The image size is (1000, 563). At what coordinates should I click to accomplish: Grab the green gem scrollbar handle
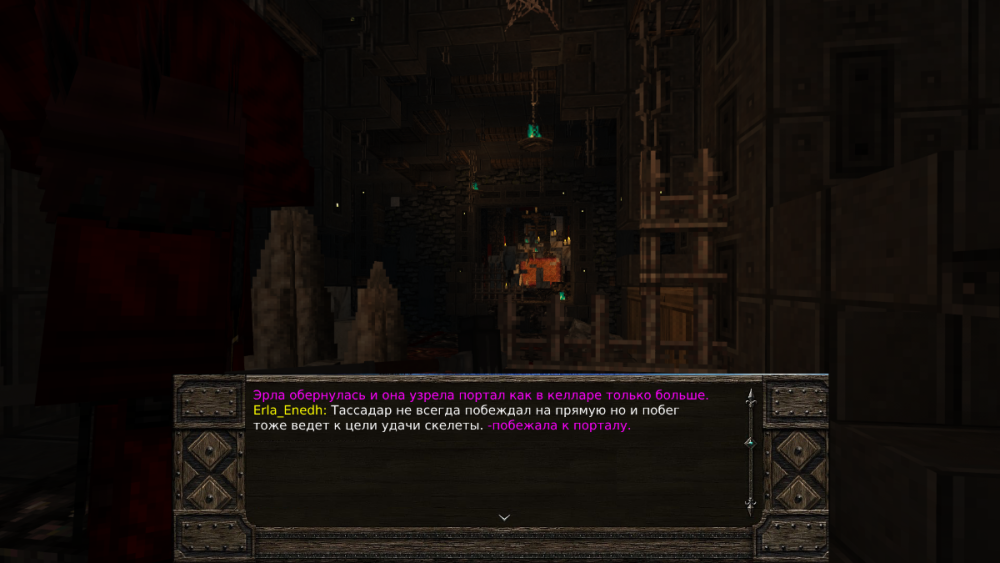pyautogui.click(x=750, y=441)
